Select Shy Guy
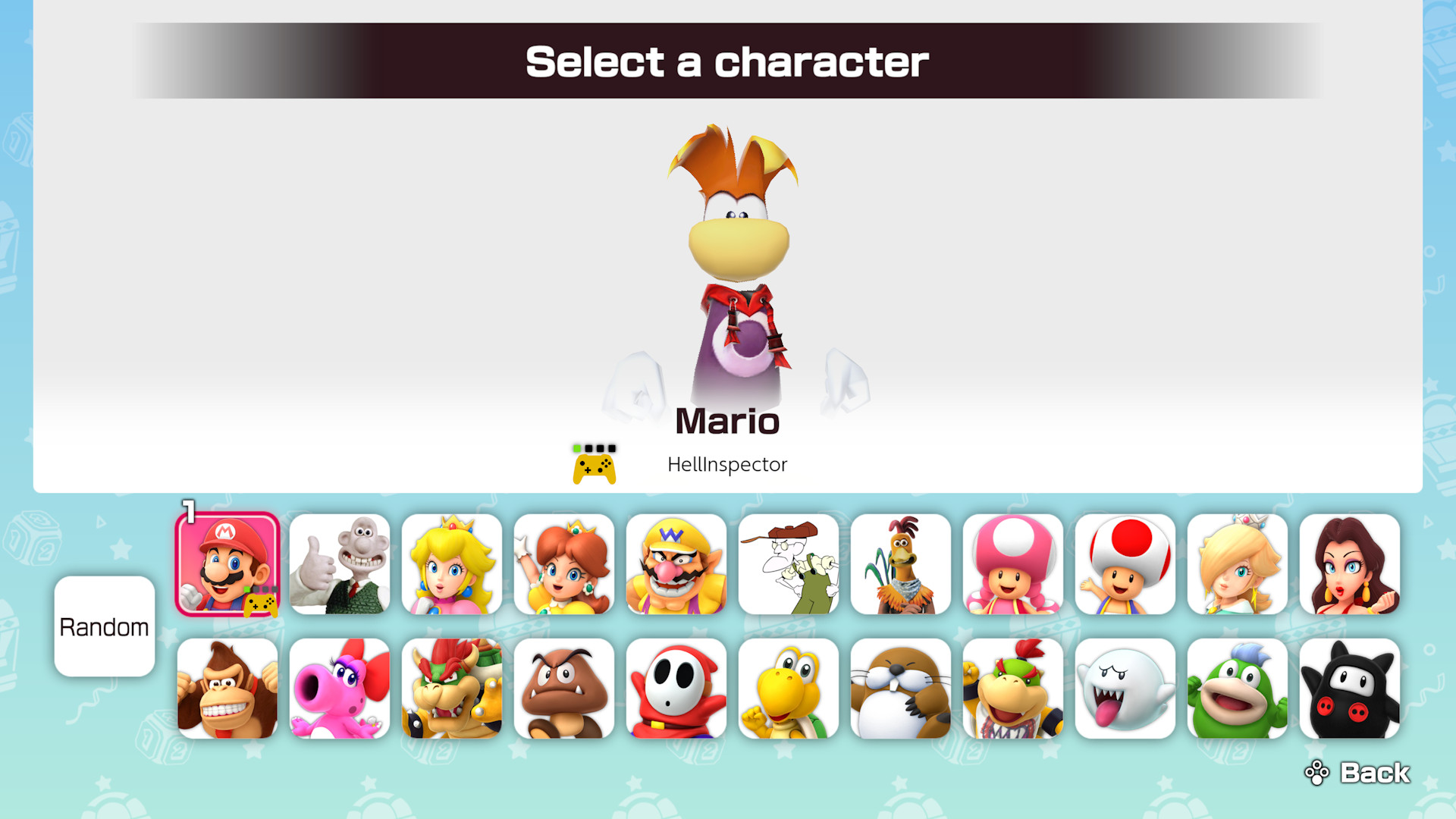This screenshot has width=1456, height=819. point(676,689)
